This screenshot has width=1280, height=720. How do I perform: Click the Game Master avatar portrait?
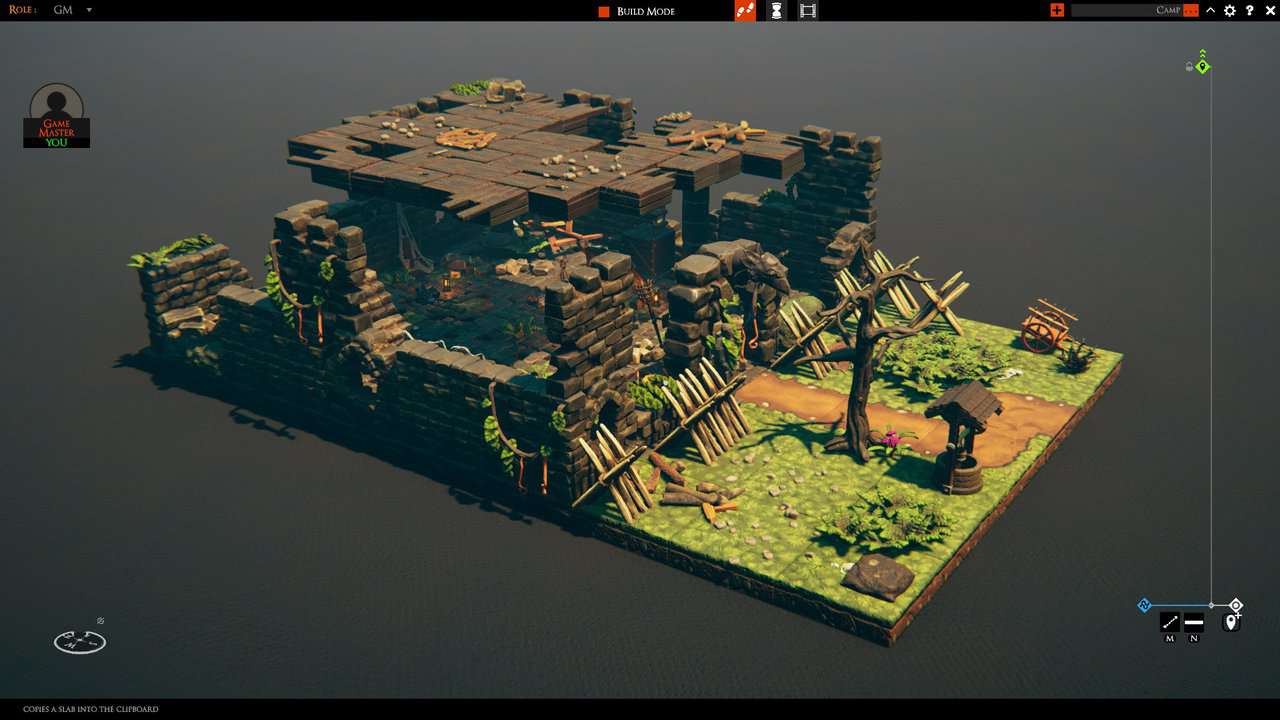click(55, 103)
